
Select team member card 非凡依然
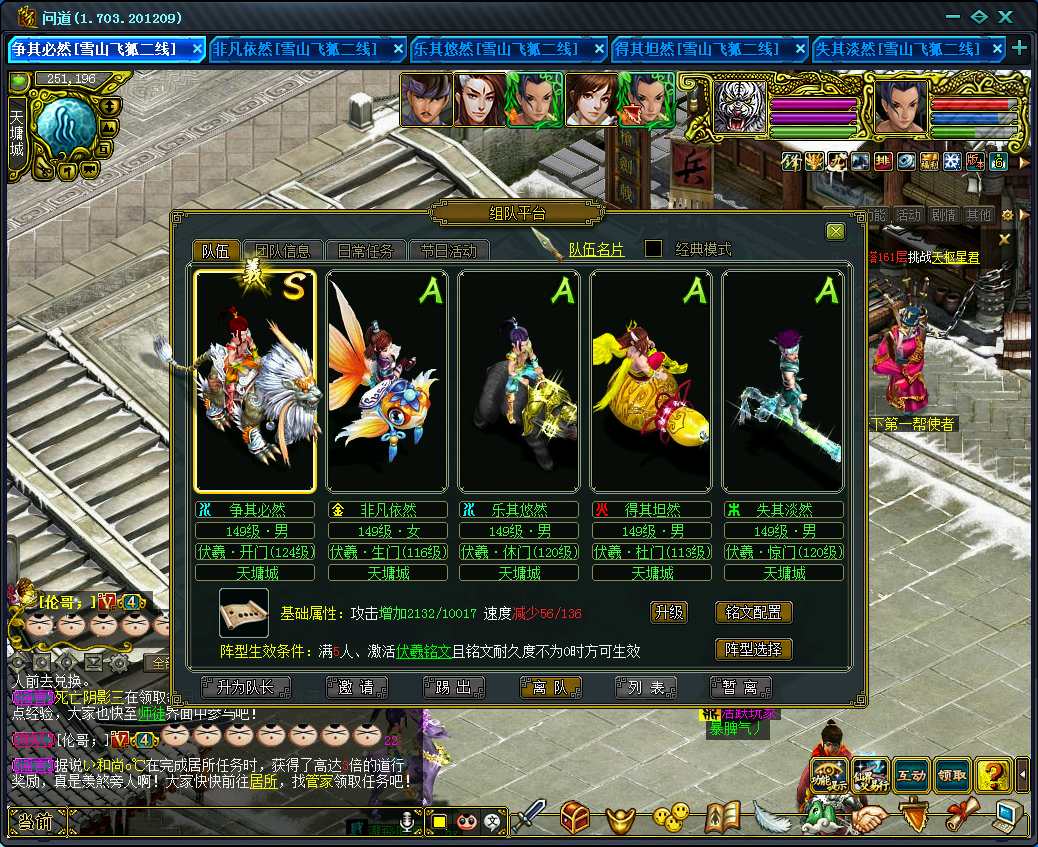387,381
